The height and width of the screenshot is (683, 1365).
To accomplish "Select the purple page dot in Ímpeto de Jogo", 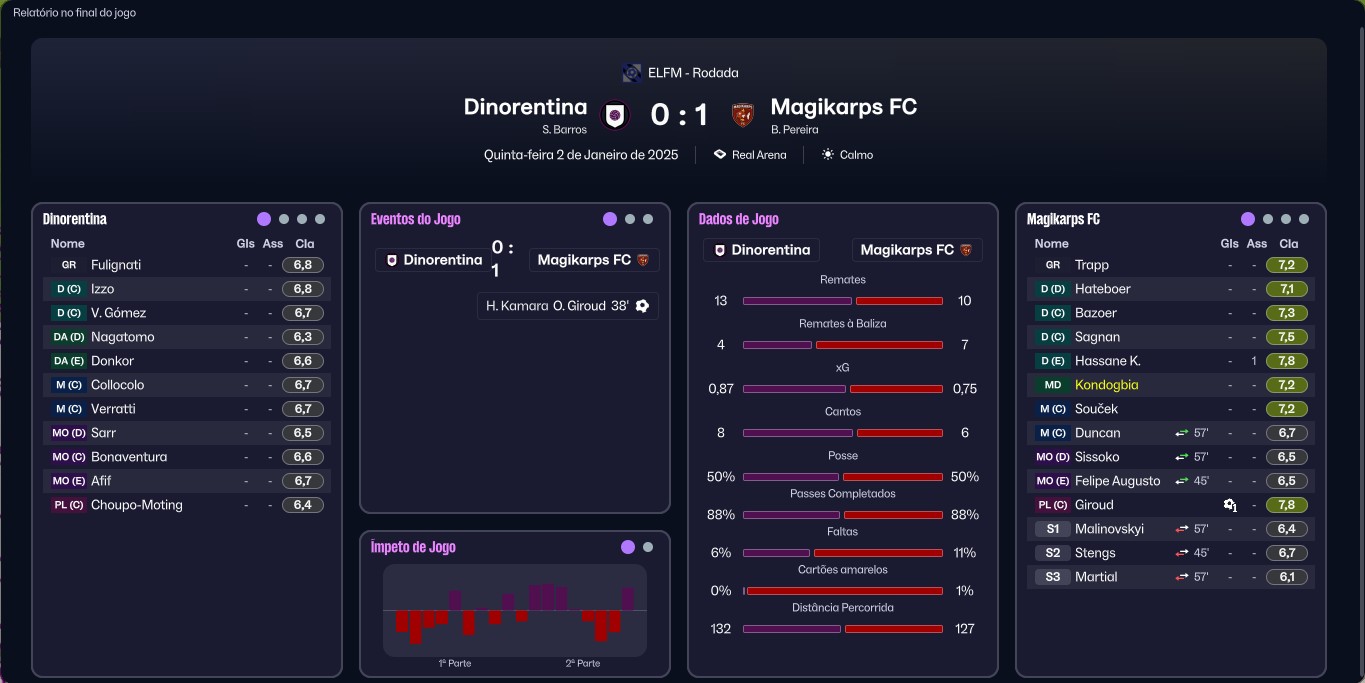I will (628, 547).
